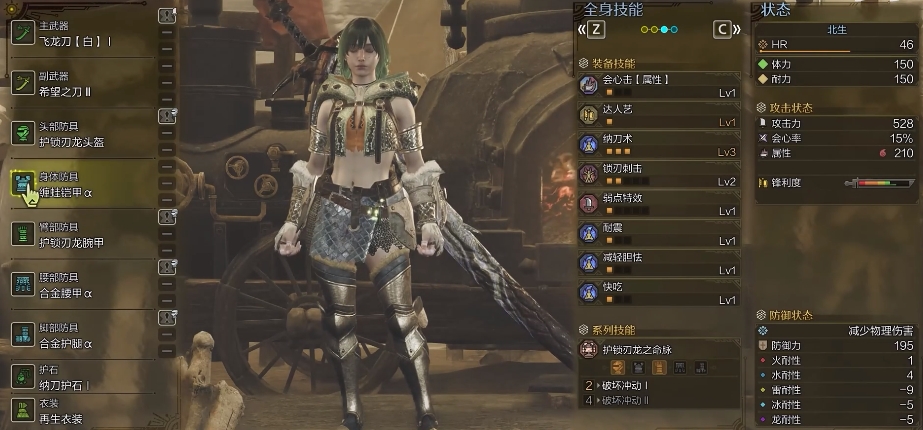Screen dimensions: 923x430
Task: Show the 会心击【属性】 skill details
Action: (x=660, y=84)
